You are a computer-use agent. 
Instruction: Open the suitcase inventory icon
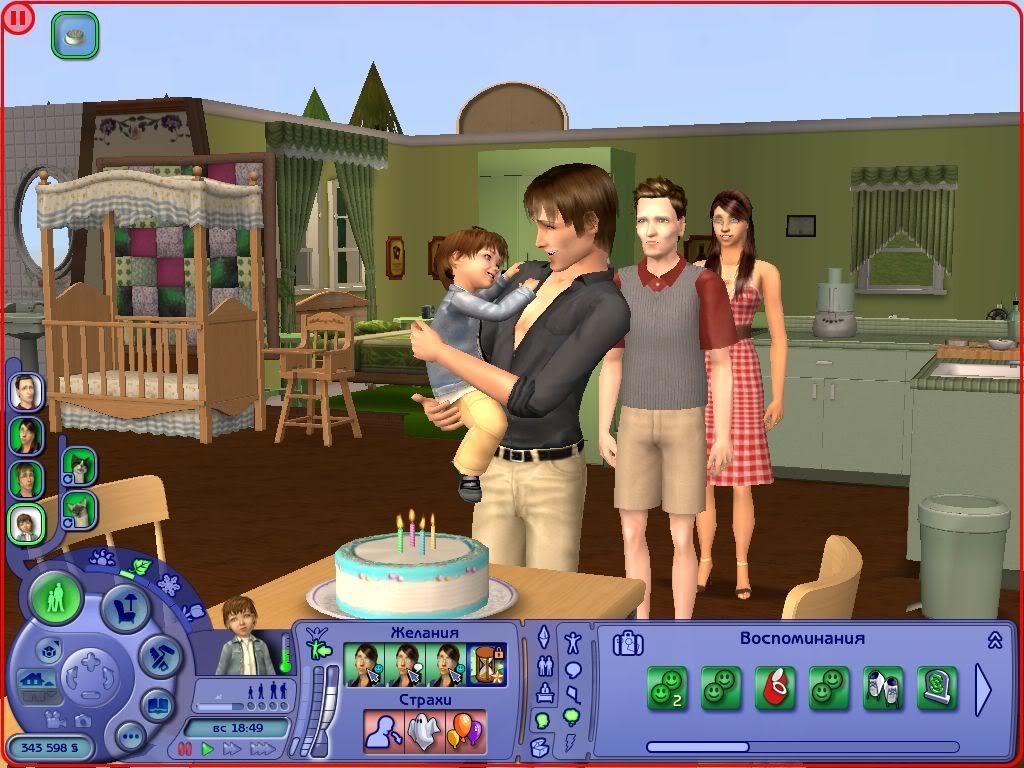[628, 642]
